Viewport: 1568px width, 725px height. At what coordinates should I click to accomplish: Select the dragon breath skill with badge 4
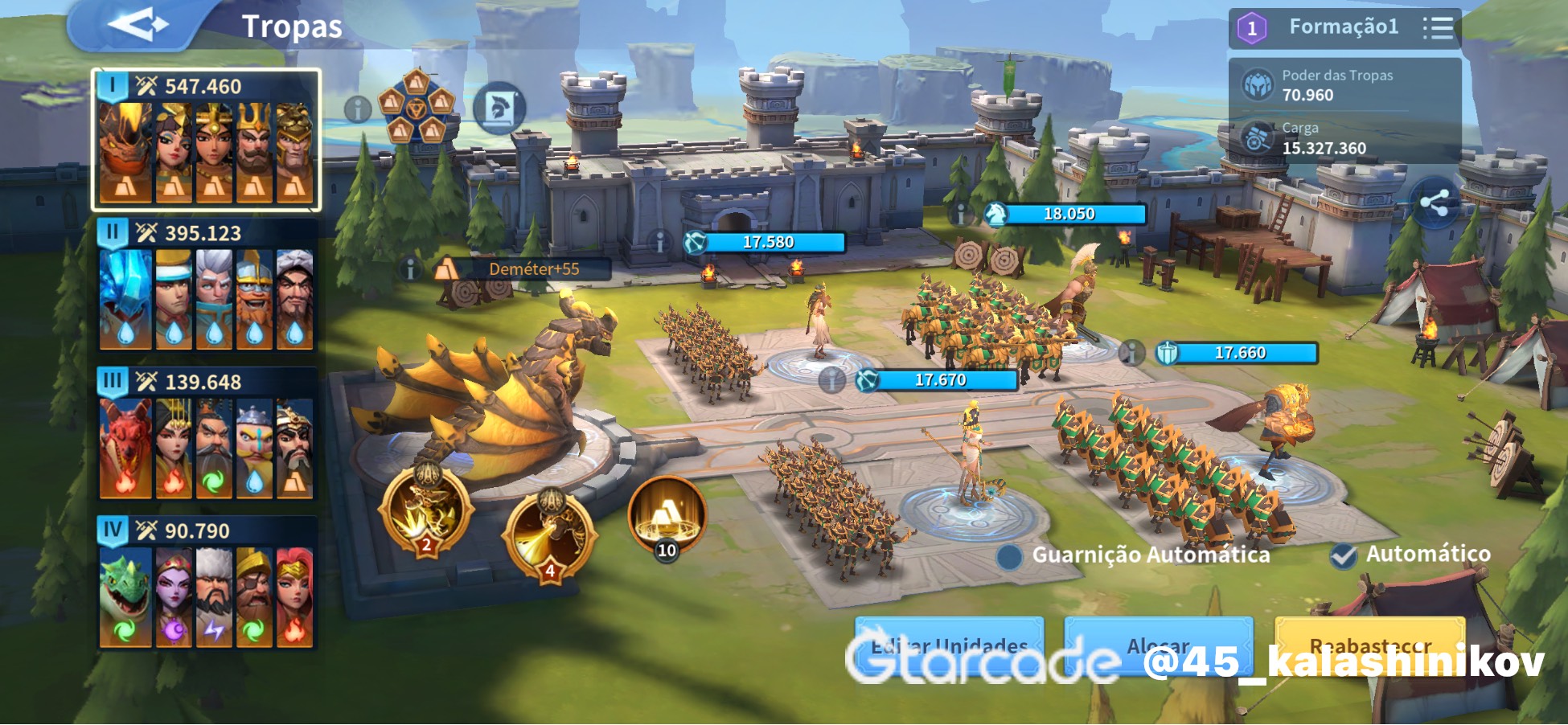[550, 532]
